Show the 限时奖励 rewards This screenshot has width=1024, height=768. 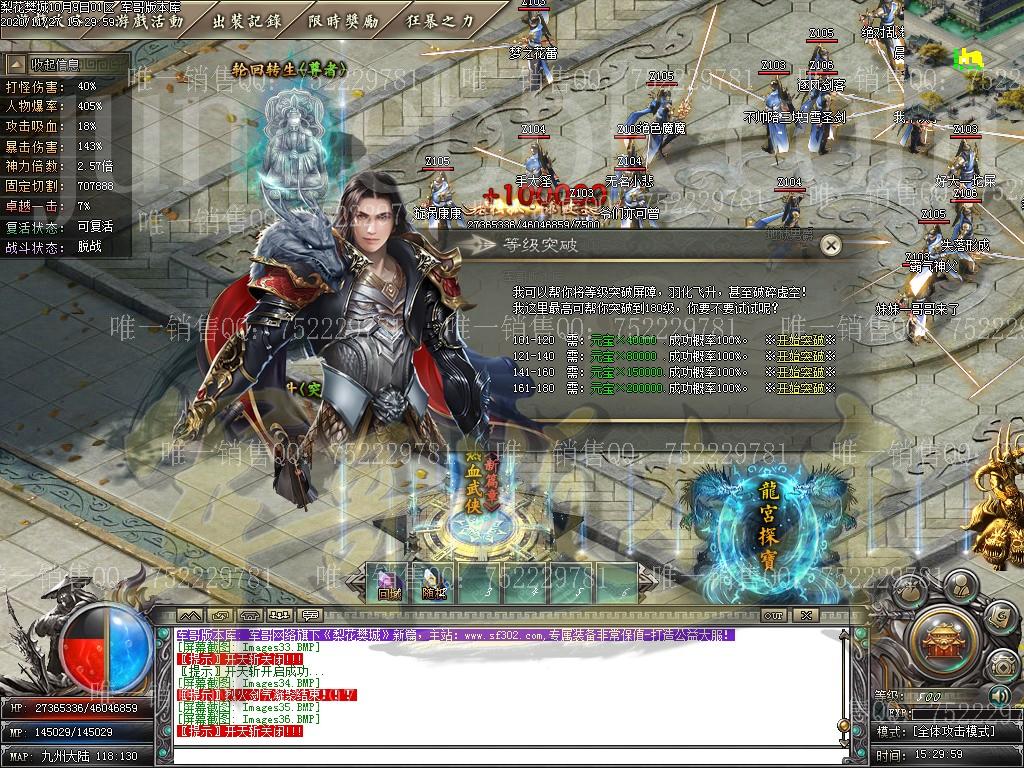(x=345, y=19)
